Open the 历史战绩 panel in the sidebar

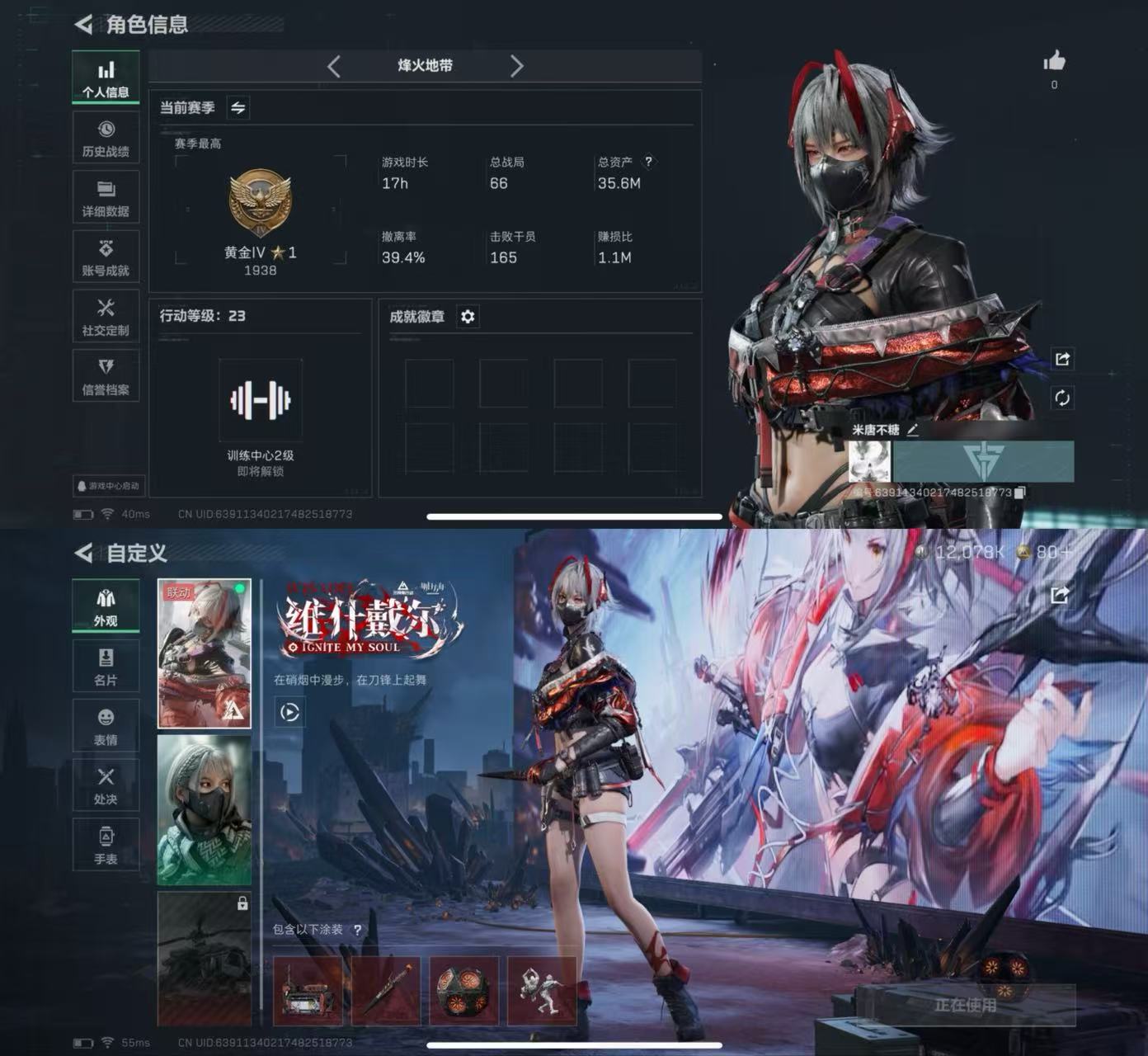106,137
